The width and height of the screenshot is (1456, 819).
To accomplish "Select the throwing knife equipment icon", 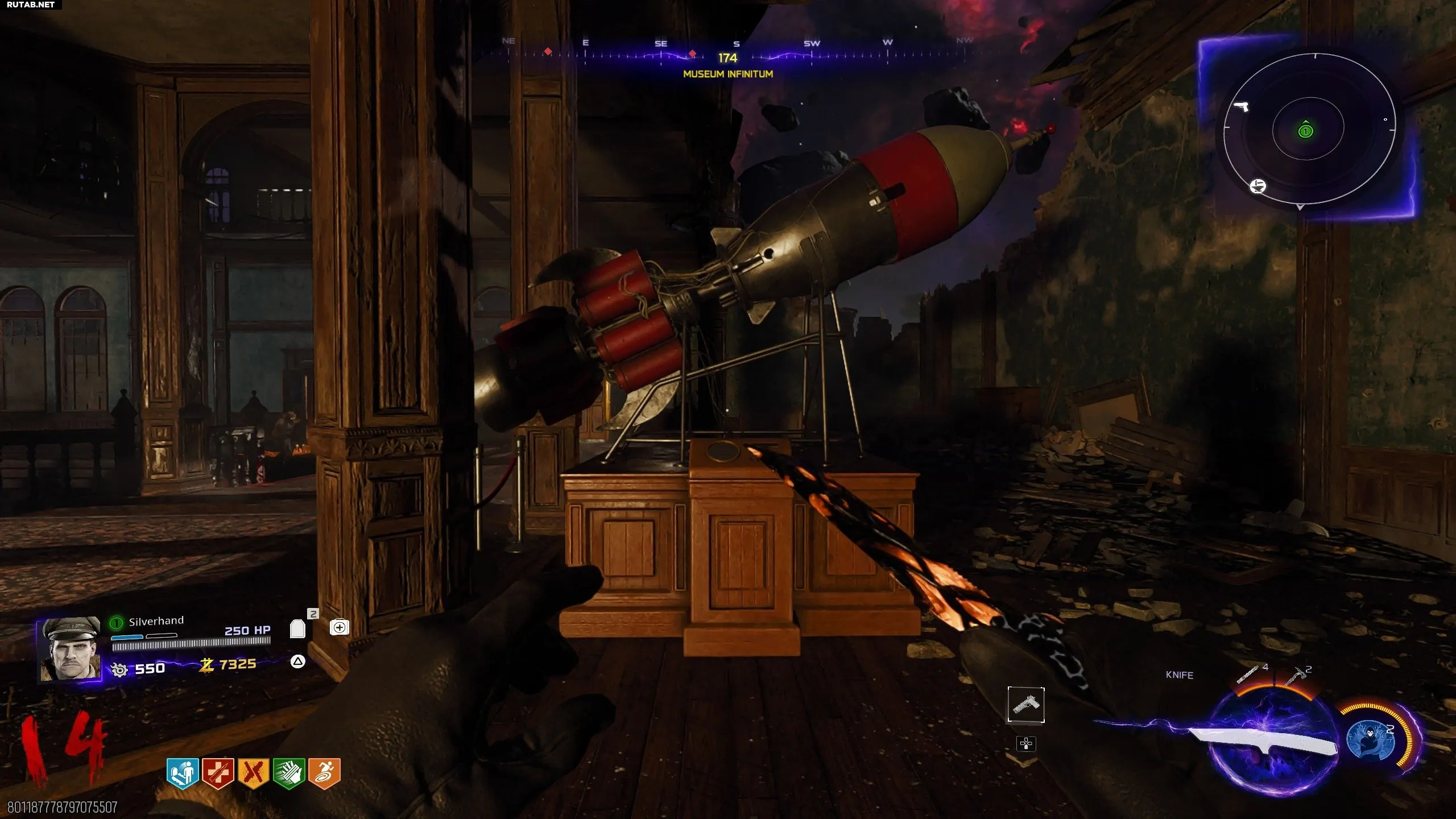I will click(1248, 675).
